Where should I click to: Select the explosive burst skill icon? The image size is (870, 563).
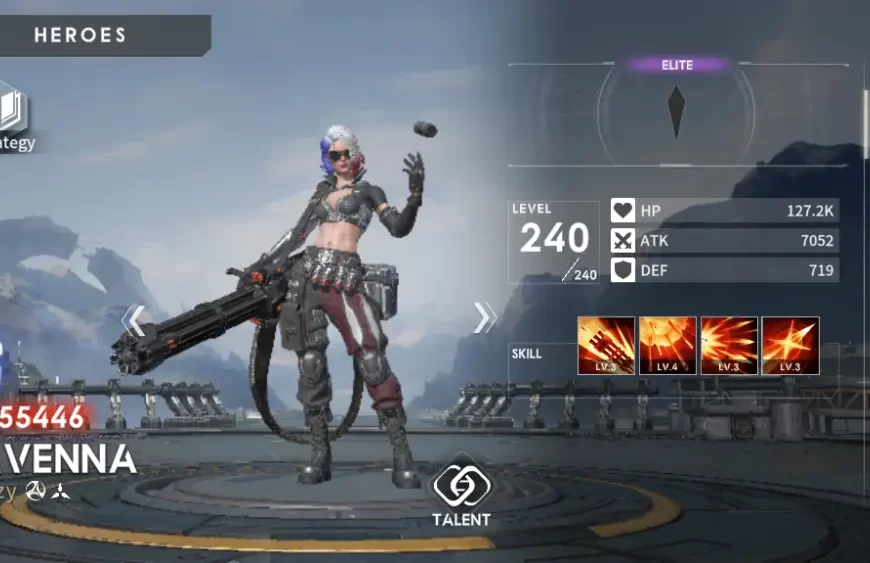pos(729,346)
